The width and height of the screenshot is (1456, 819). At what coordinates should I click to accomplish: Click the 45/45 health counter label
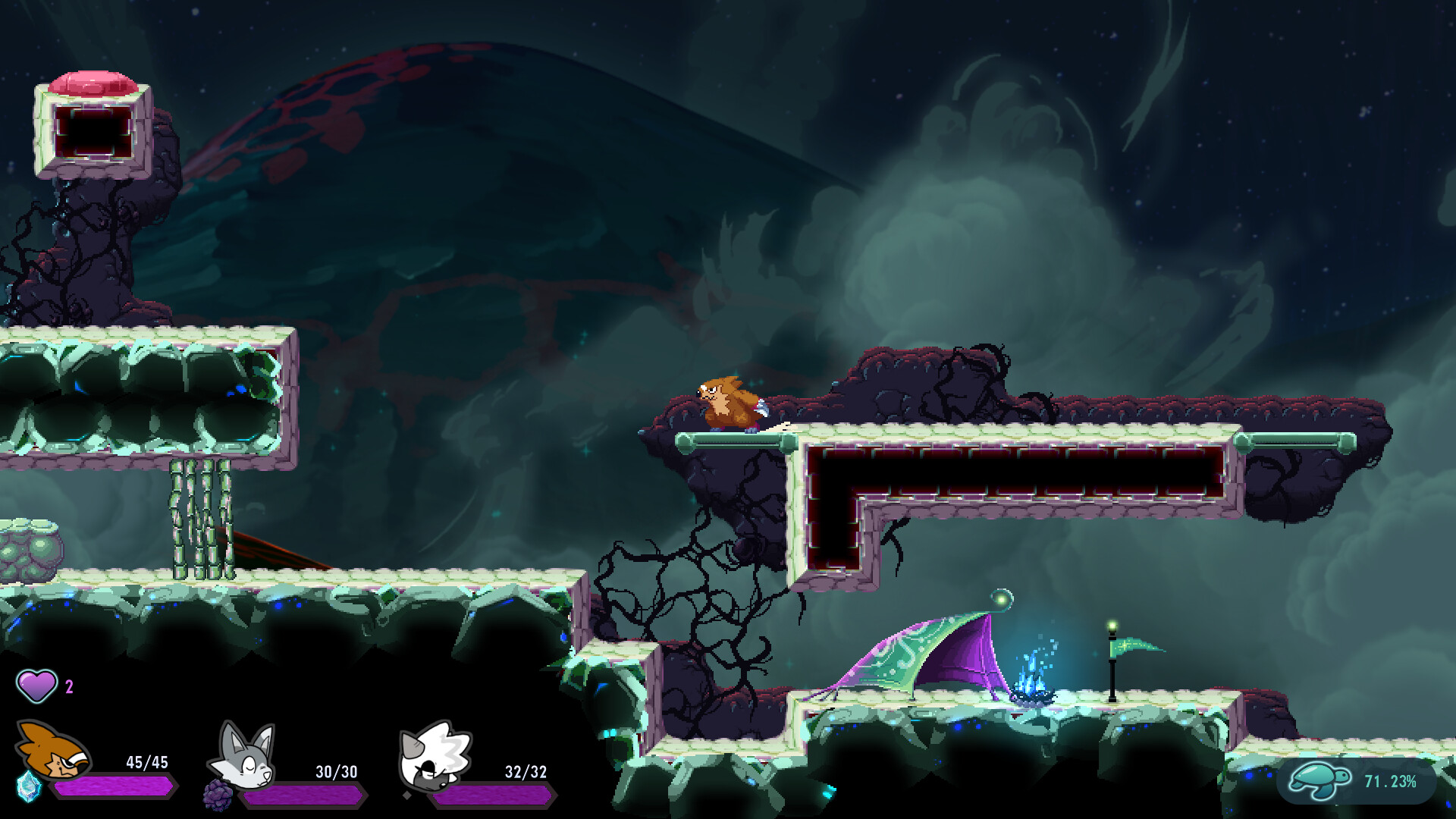coord(149,762)
